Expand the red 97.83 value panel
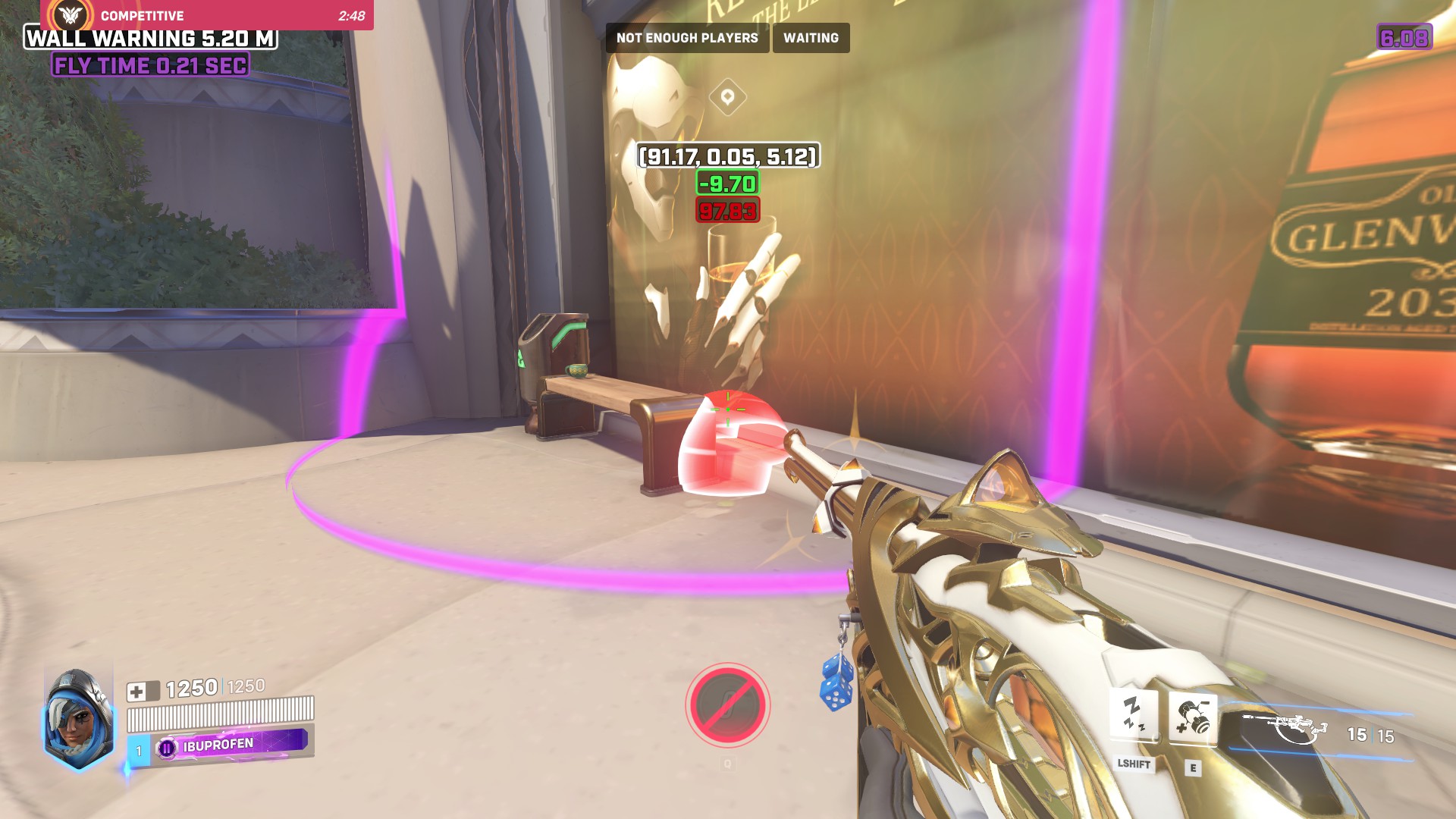This screenshot has height=819, width=1456. click(727, 210)
